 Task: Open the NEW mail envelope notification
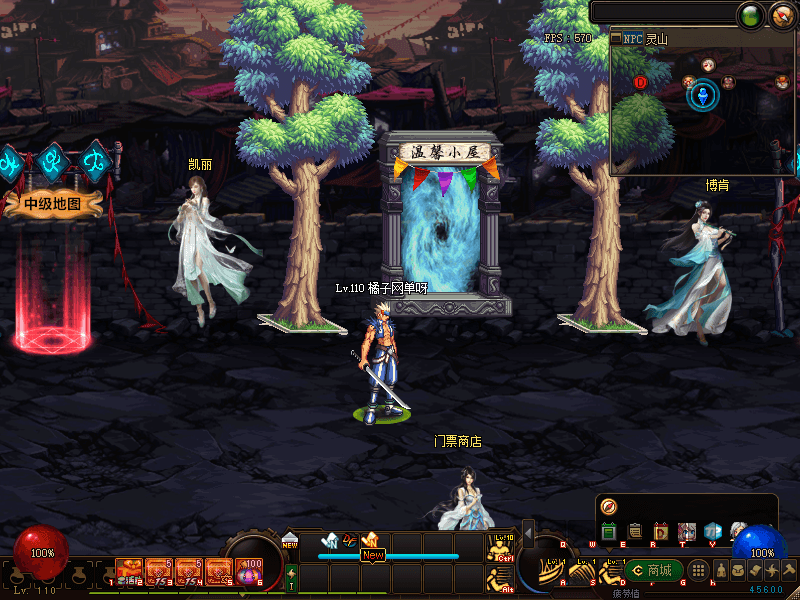point(290,541)
